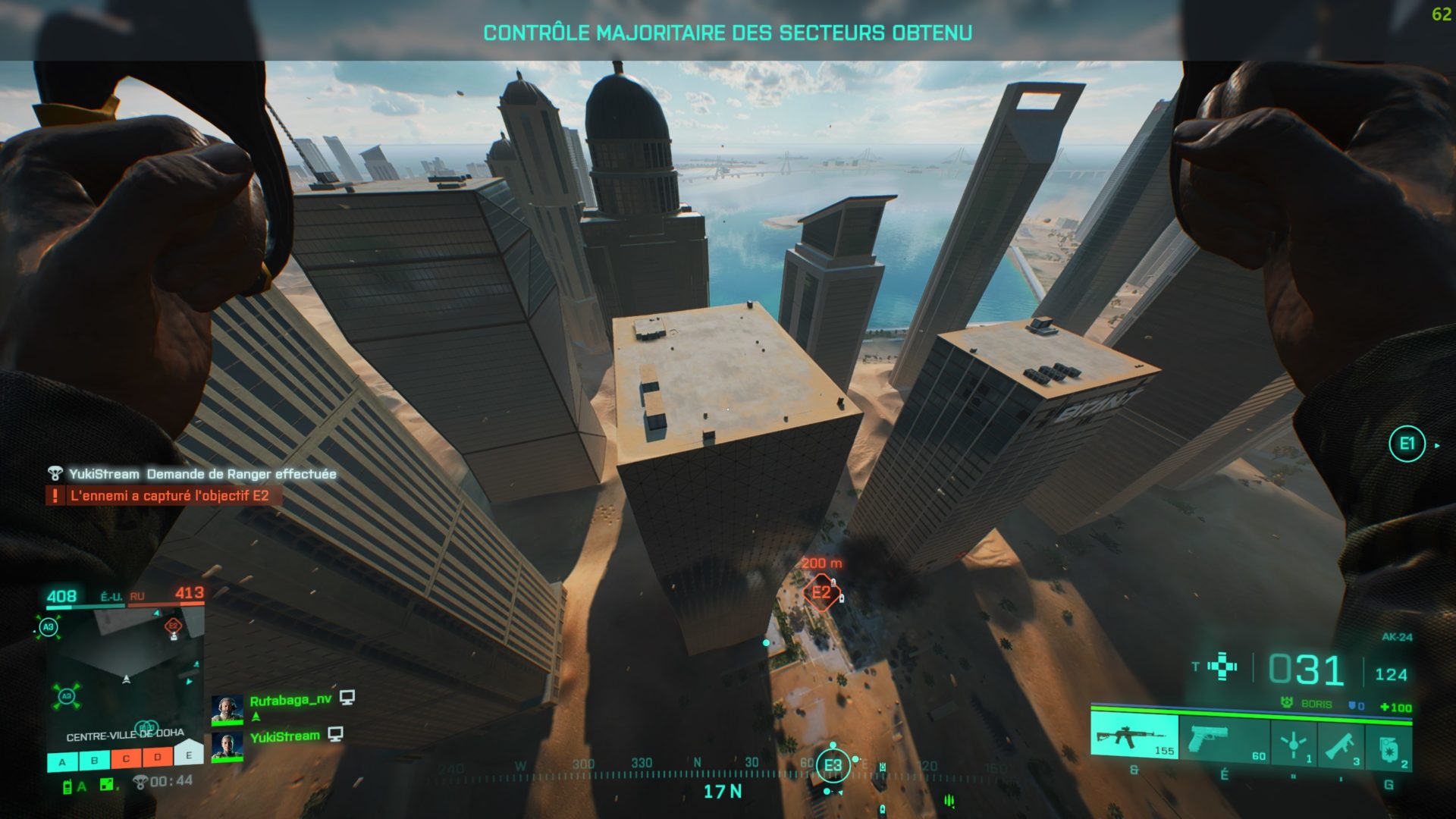Select sector E in the sector bar
This screenshot has width=1456, height=819.
tap(189, 755)
